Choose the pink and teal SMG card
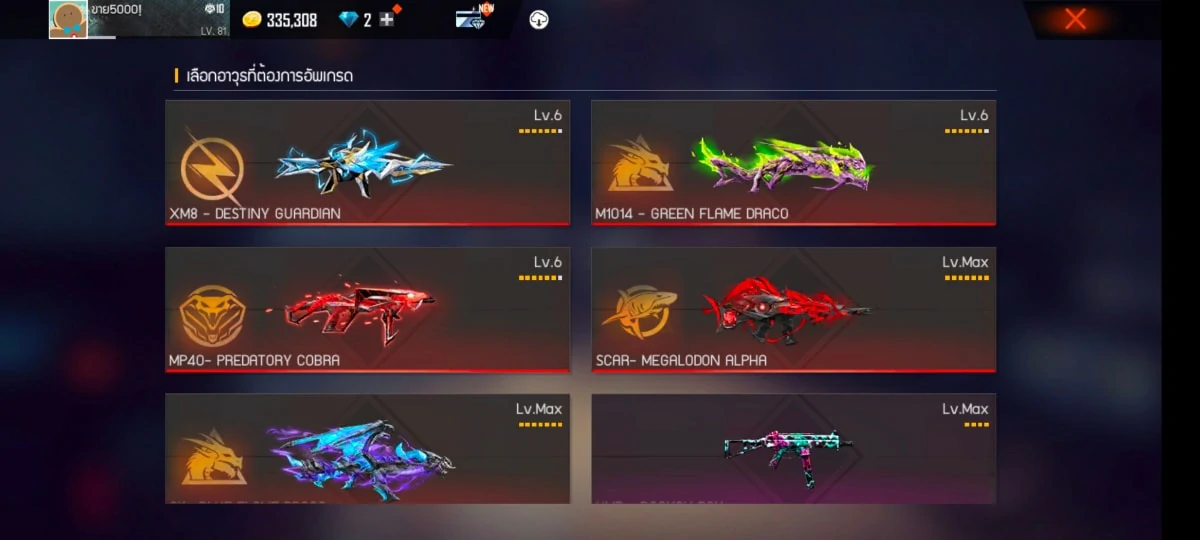Screen dimensions: 1200x540 pyautogui.click(x=793, y=448)
